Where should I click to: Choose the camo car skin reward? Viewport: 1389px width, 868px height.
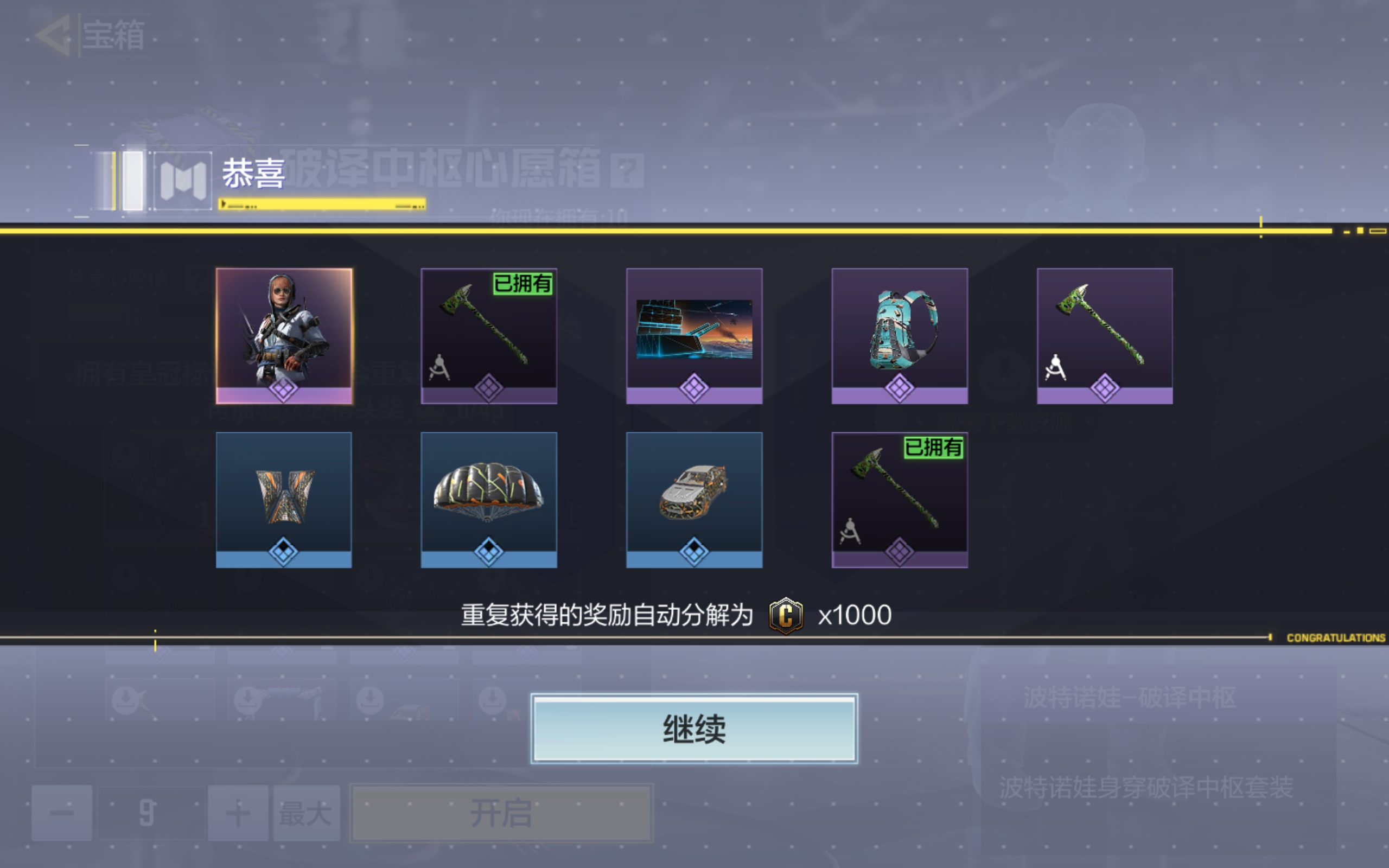[x=694, y=500]
